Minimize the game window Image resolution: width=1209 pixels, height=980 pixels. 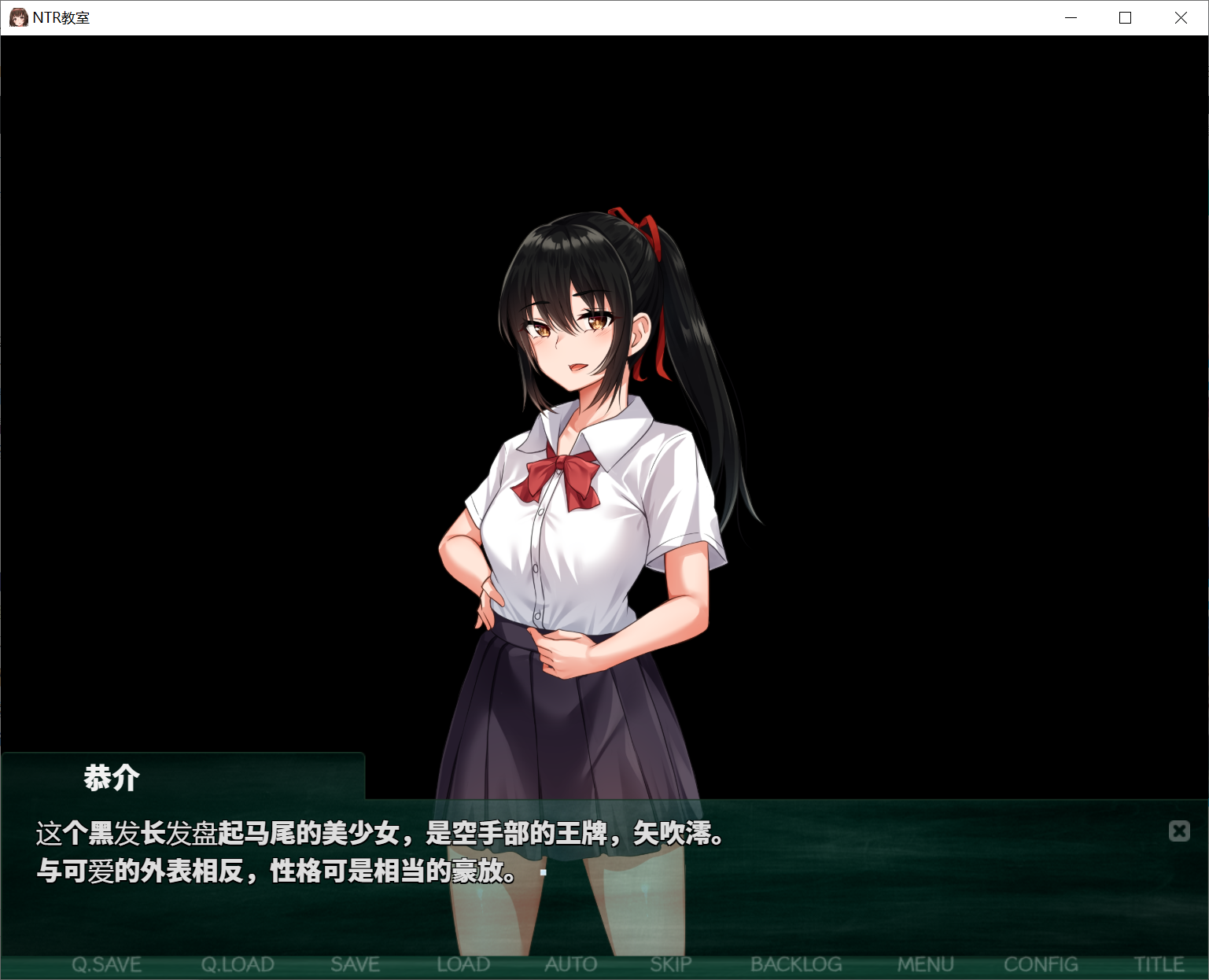(1070, 17)
